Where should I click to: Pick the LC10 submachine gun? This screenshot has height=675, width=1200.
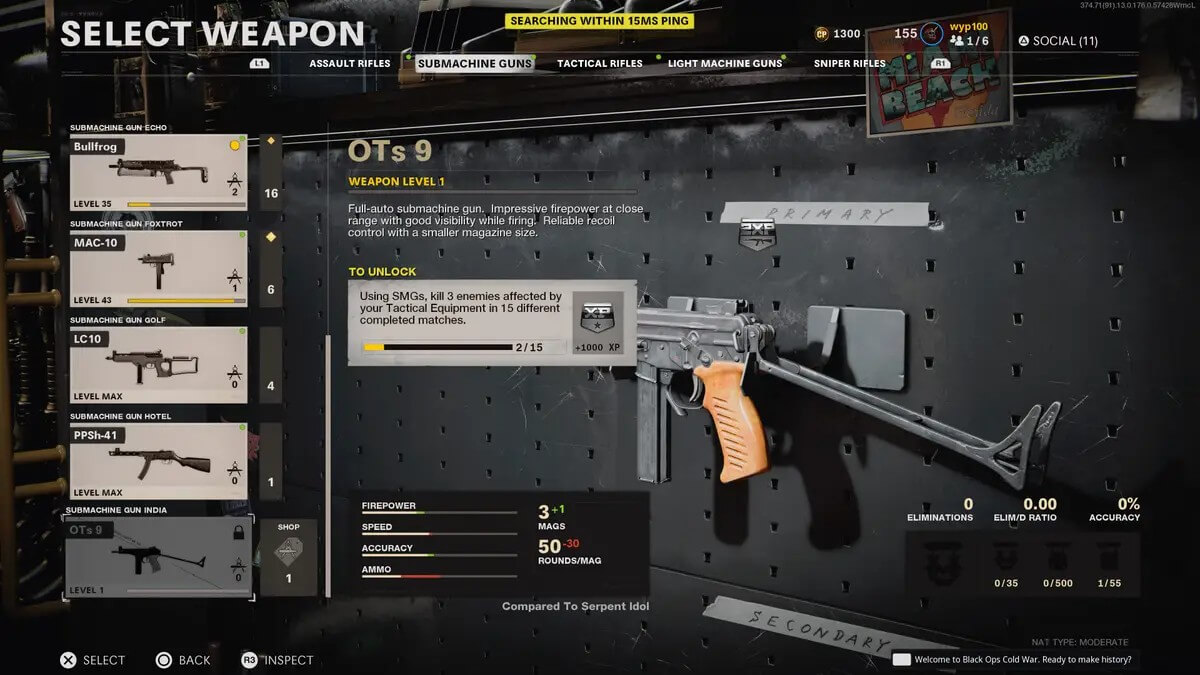(158, 365)
